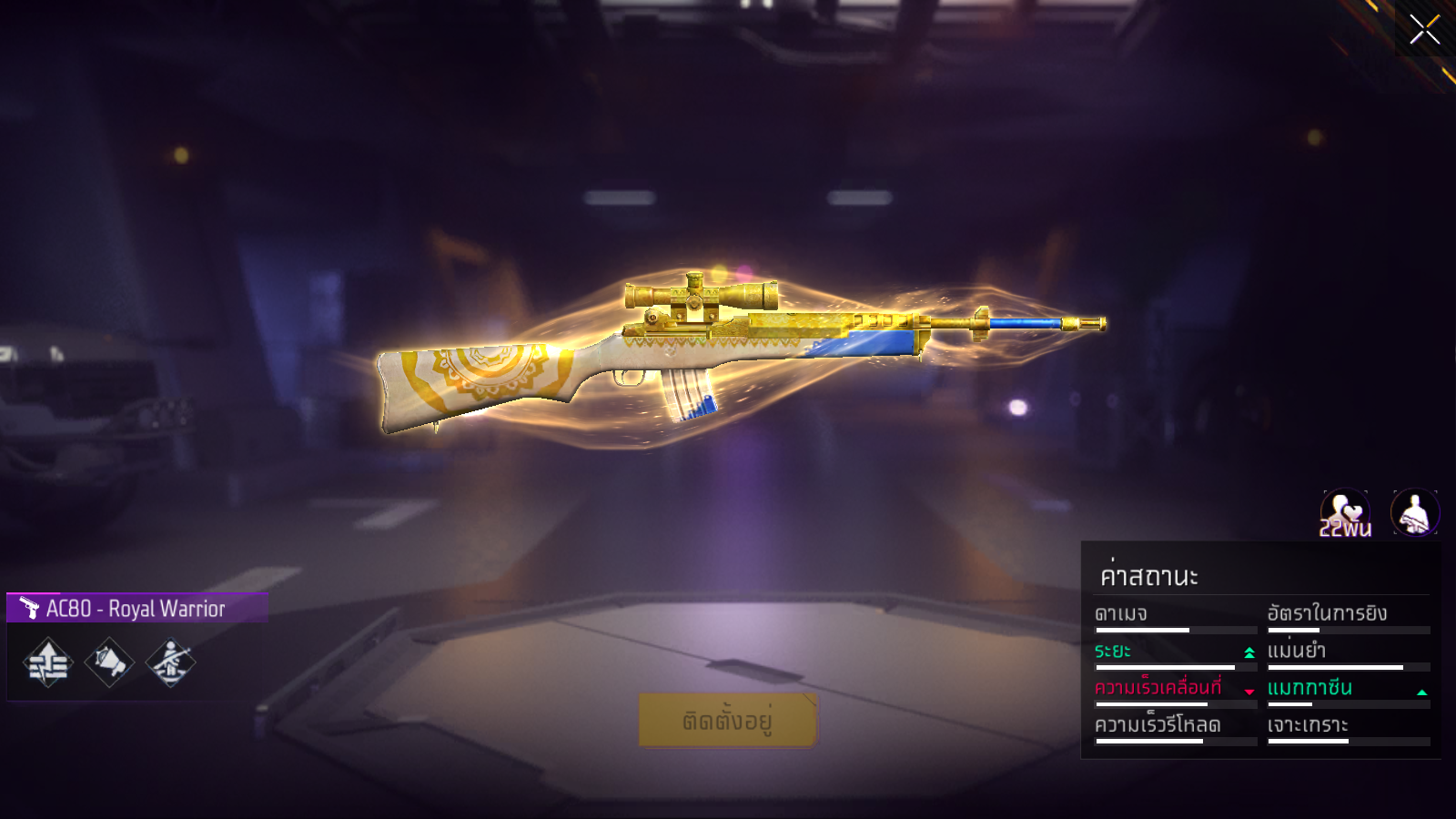Screen dimensions: 1456x819
Task: Open the character holding weapon preview
Action: point(1415,512)
